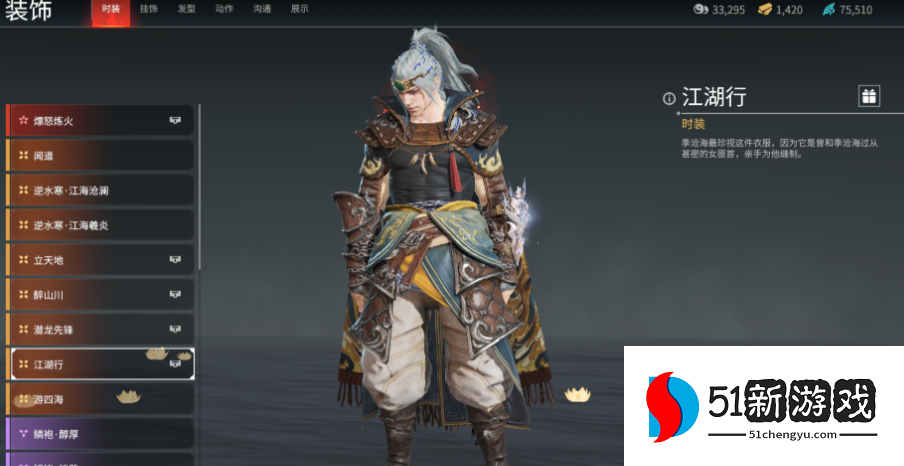
Task: Open the 动作 actions tab
Action: [x=224, y=9]
